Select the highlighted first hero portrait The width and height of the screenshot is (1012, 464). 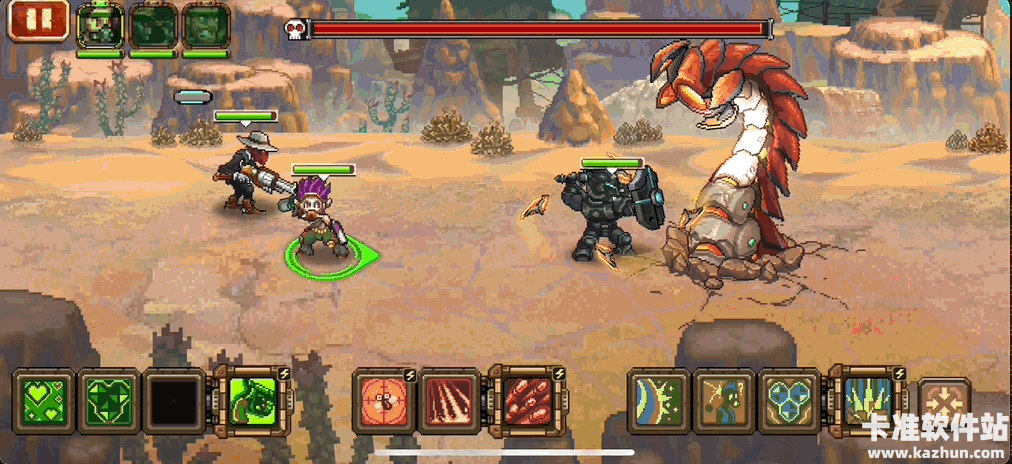(x=100, y=25)
